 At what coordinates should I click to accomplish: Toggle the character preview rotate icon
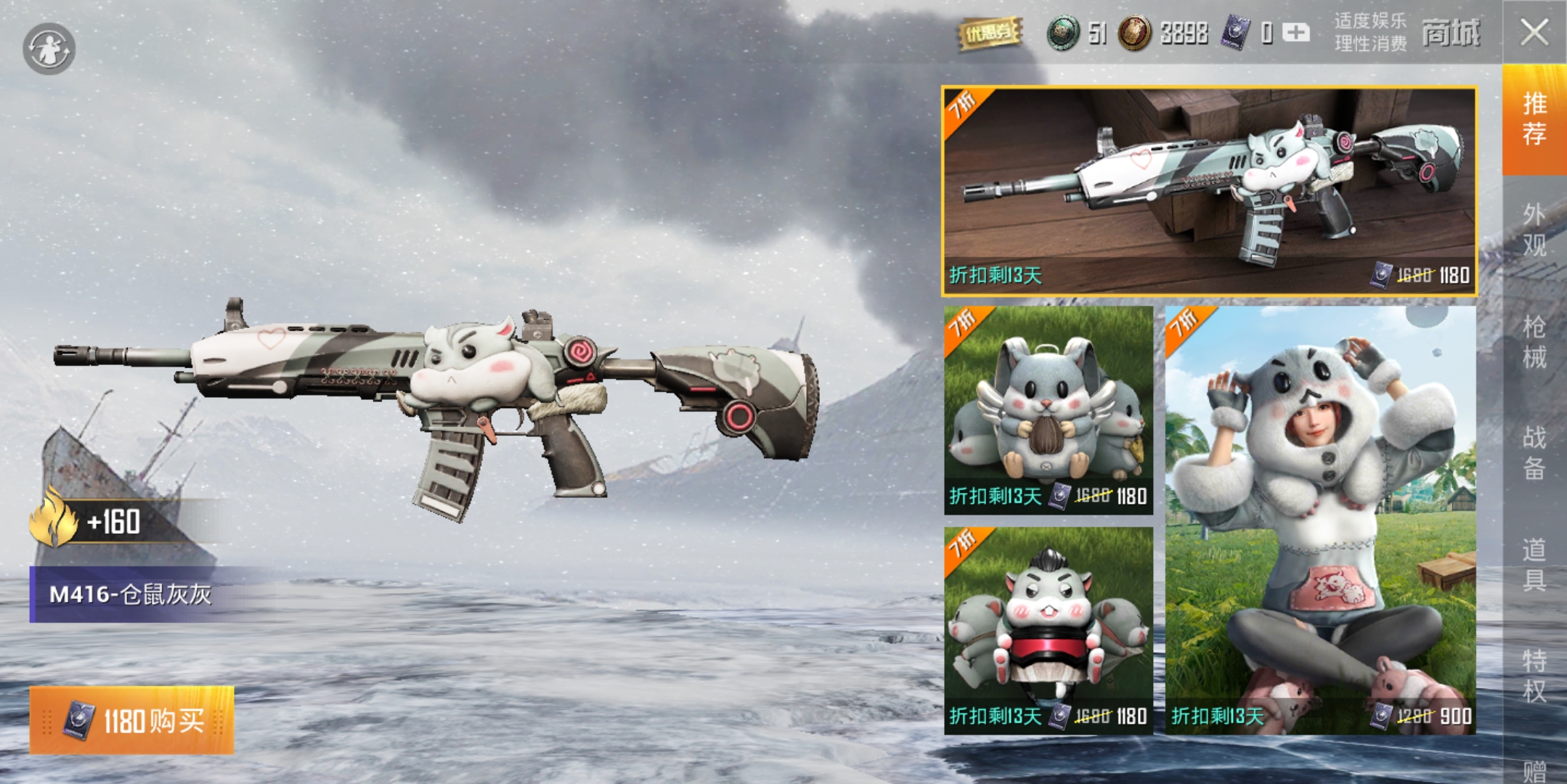coord(49,49)
